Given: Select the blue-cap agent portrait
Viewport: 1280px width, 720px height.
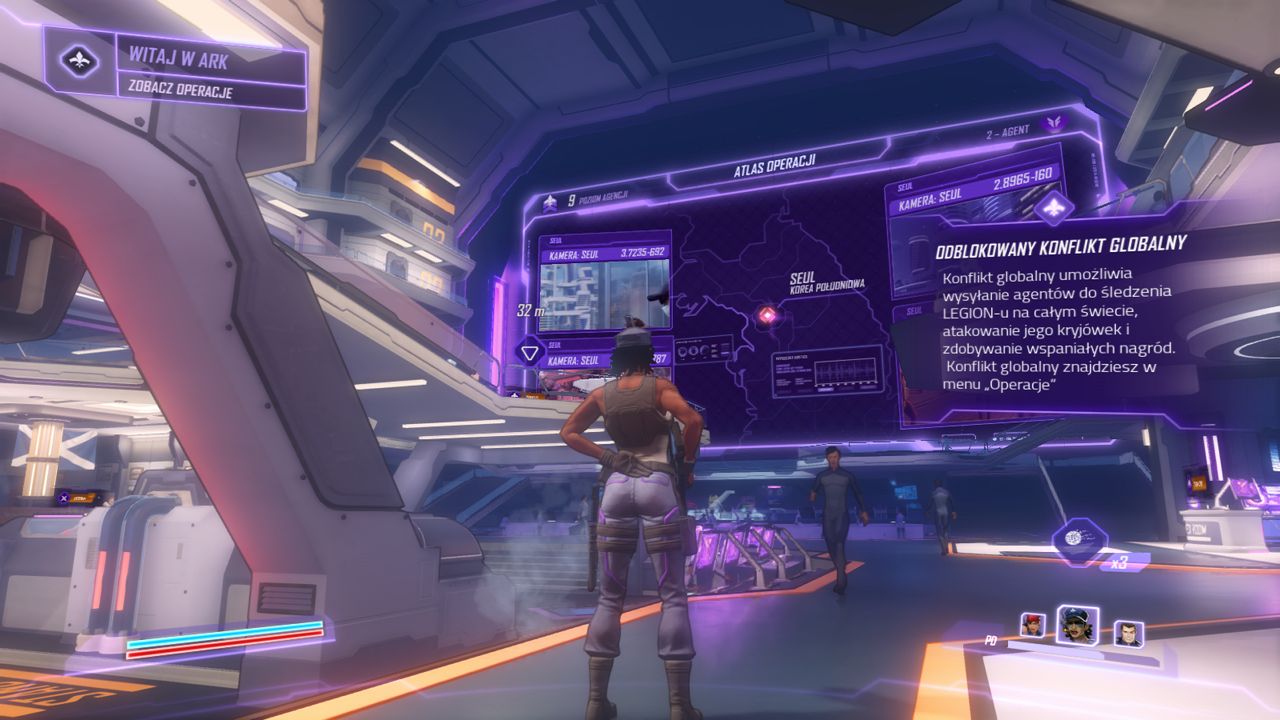Looking at the screenshot, I should [x=1077, y=625].
